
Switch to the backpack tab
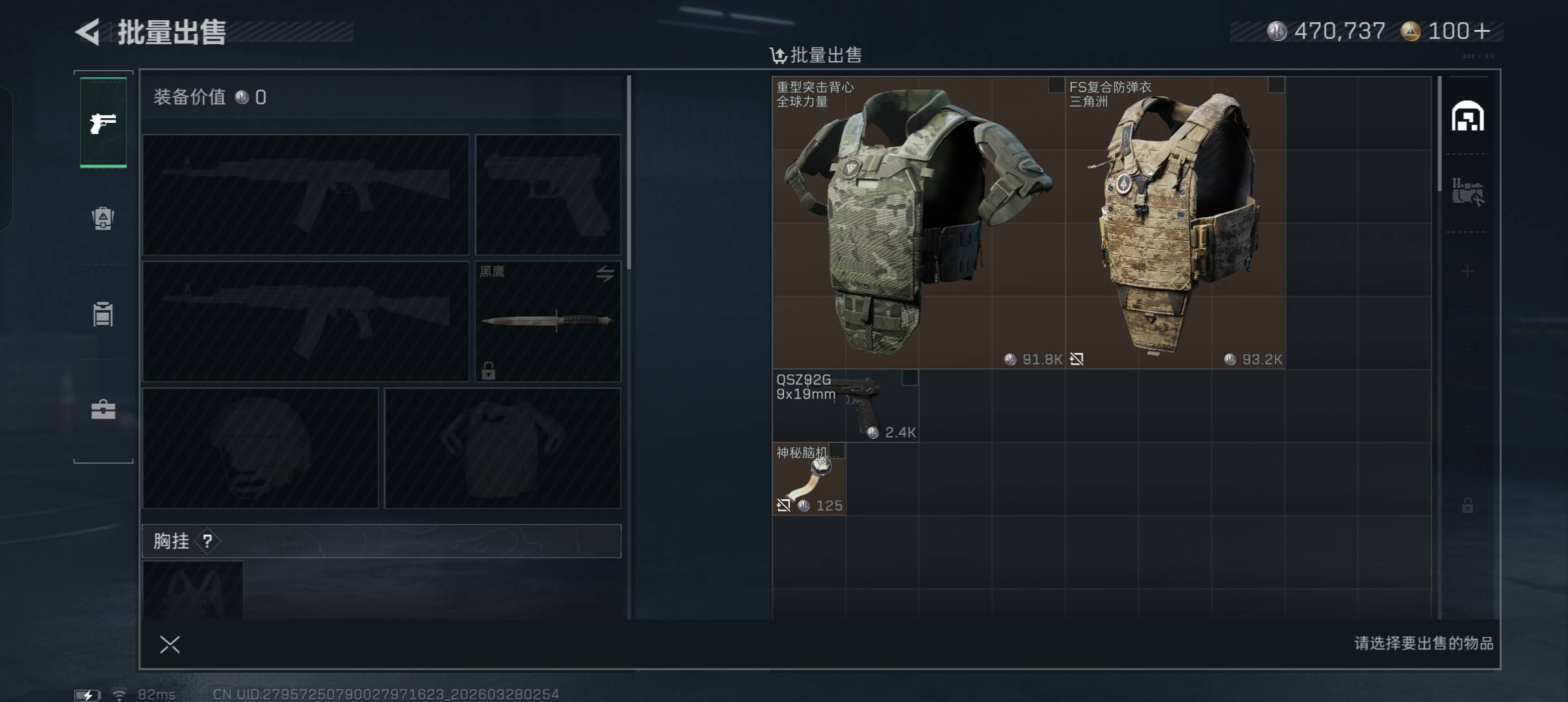coord(103,218)
